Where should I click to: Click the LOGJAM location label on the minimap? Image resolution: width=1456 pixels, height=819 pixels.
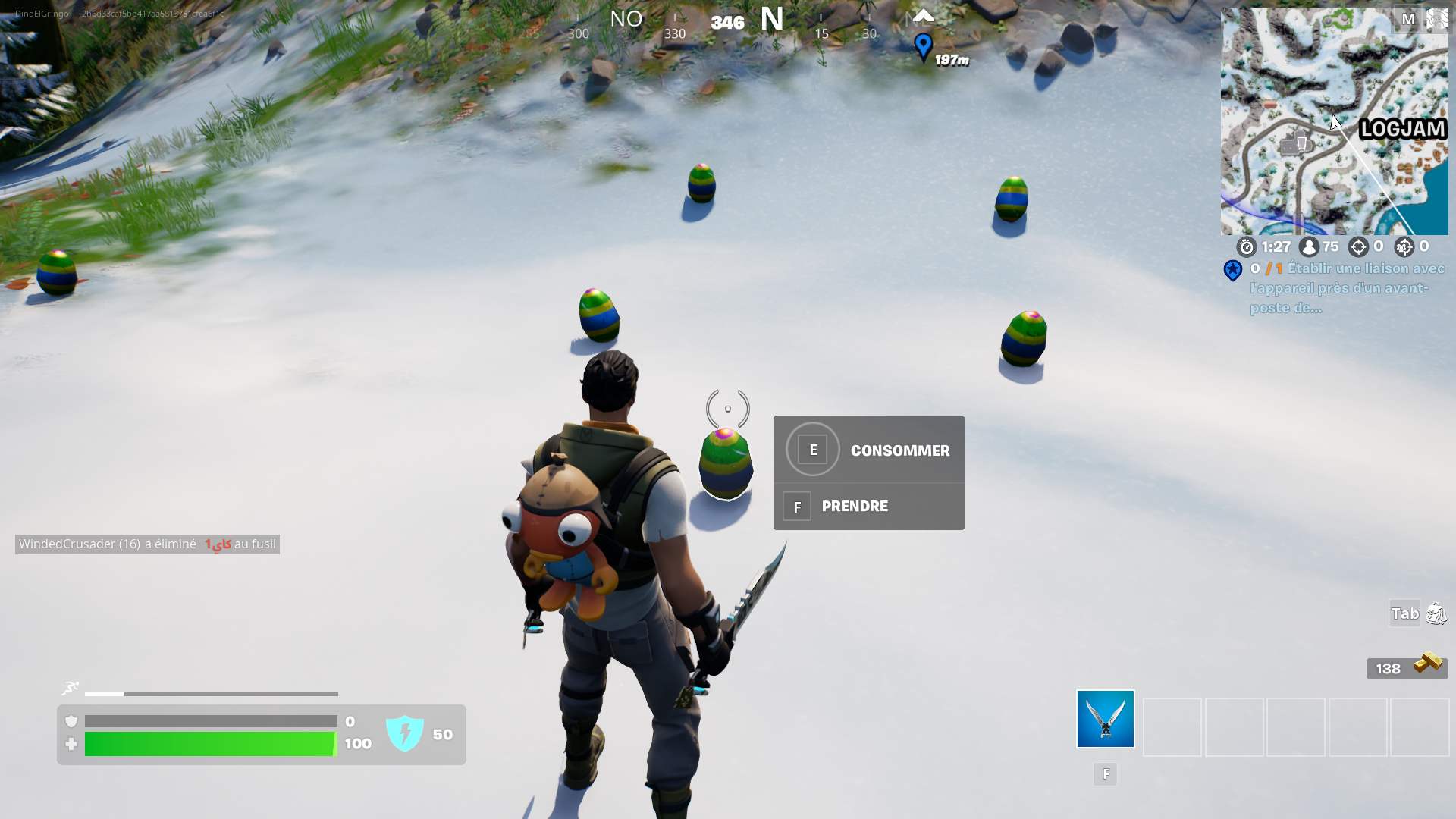pos(1402,130)
